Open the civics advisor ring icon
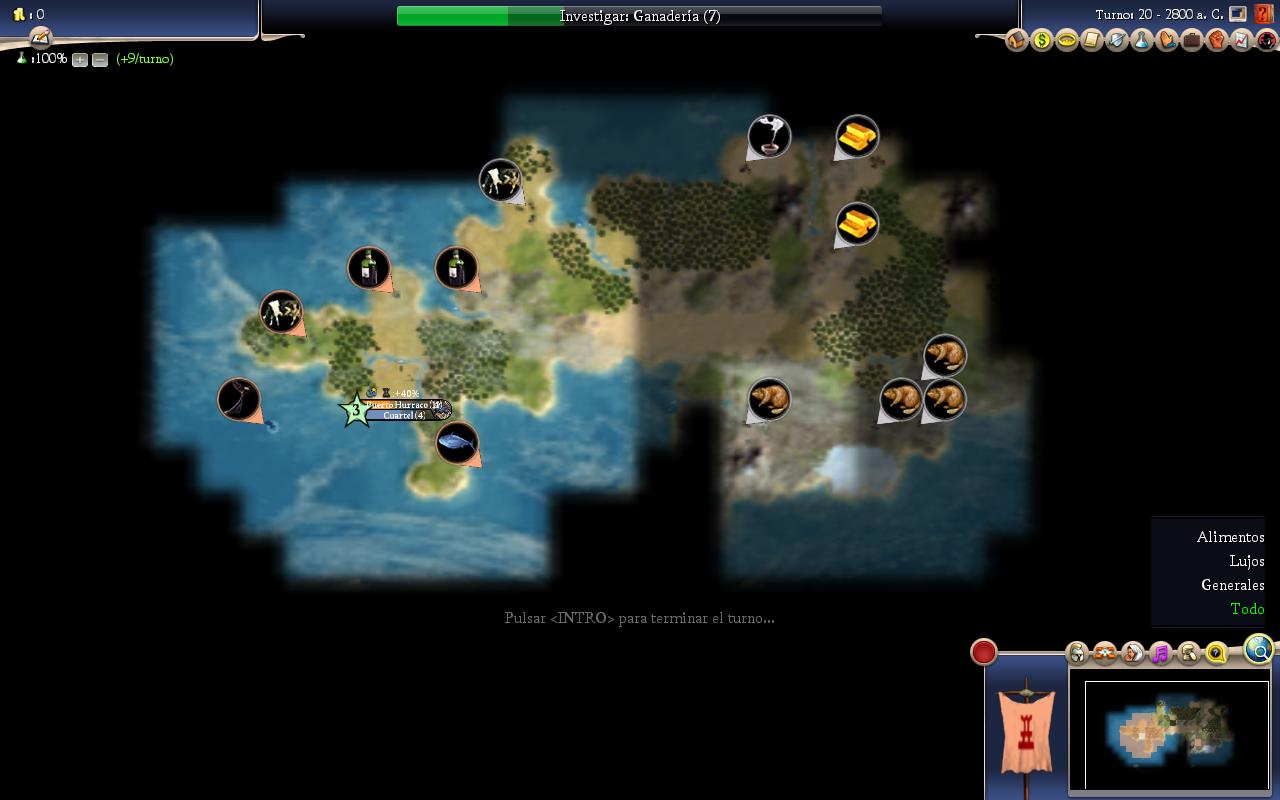This screenshot has width=1280, height=800. click(x=1066, y=41)
